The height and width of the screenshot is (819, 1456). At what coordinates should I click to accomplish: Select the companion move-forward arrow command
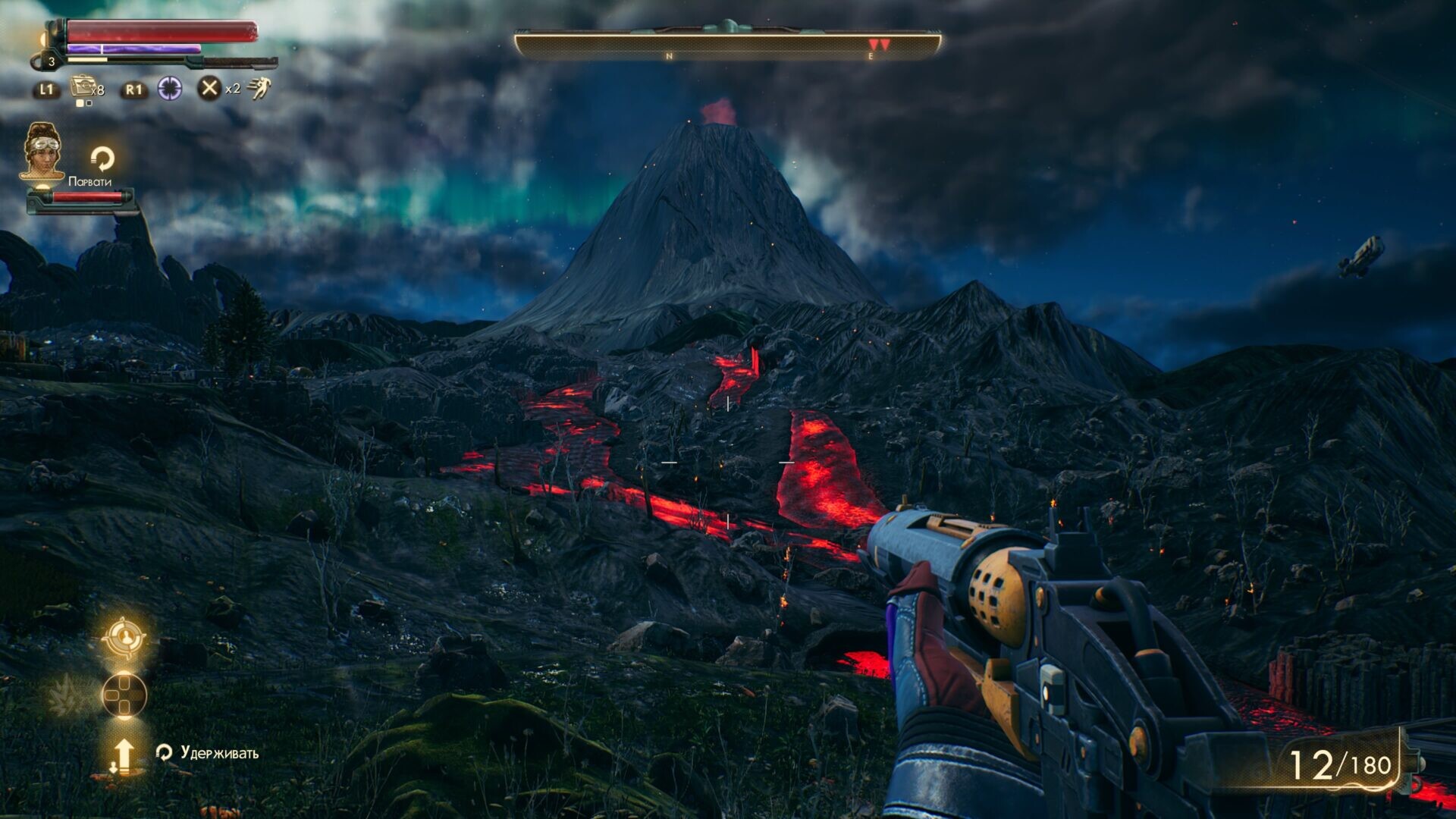123,755
